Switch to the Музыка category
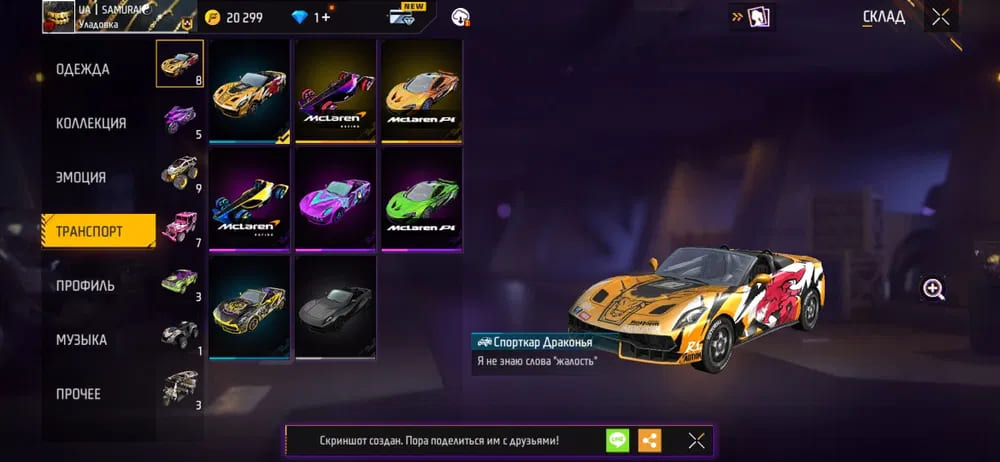 click(x=82, y=340)
